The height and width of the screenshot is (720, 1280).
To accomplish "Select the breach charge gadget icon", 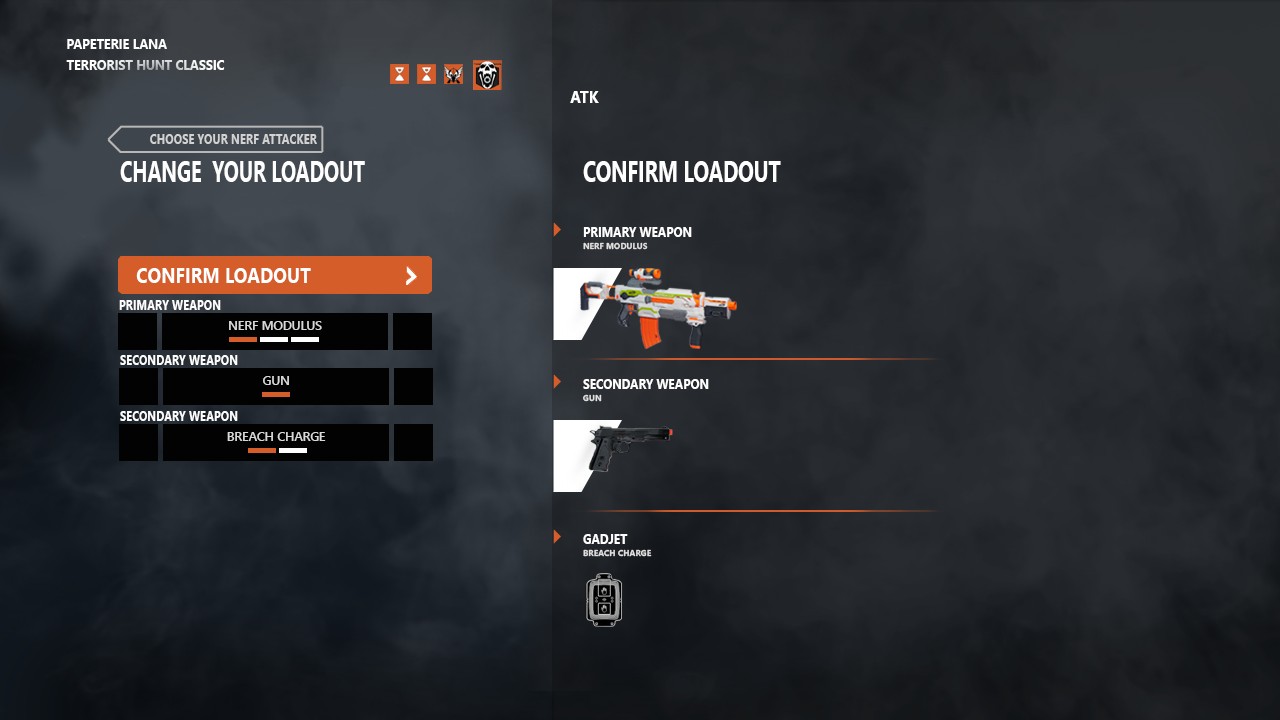I will click(x=603, y=600).
